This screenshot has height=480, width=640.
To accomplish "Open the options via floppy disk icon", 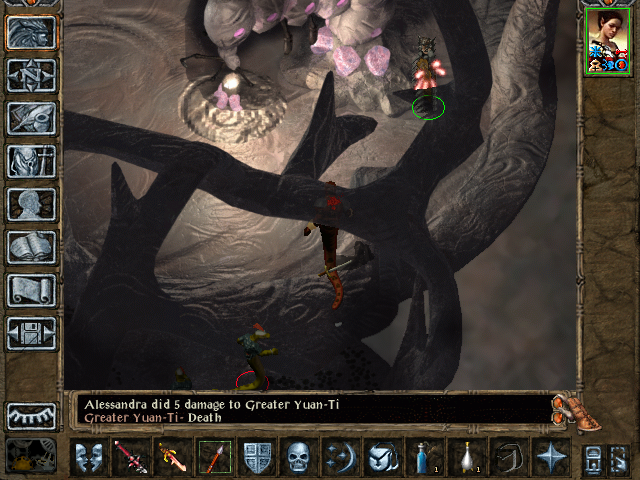I will tap(31, 332).
